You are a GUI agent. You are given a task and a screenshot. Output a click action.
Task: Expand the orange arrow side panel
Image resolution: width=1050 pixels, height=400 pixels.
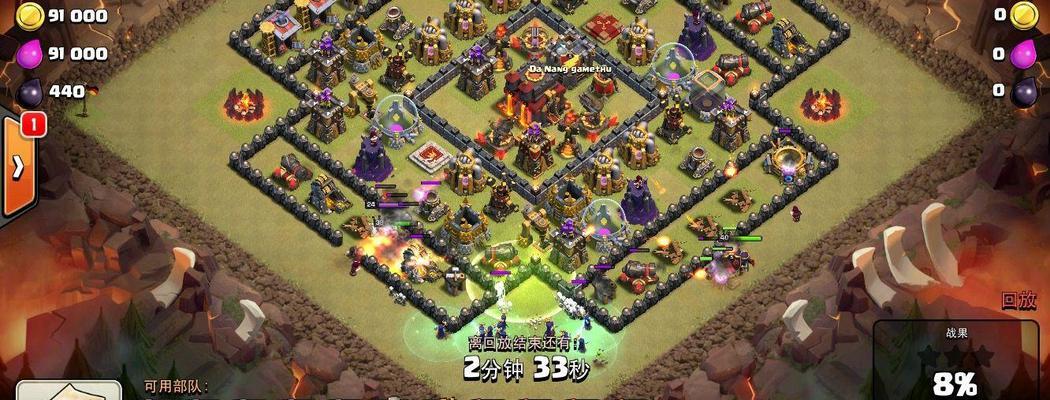pyautogui.click(x=17, y=168)
